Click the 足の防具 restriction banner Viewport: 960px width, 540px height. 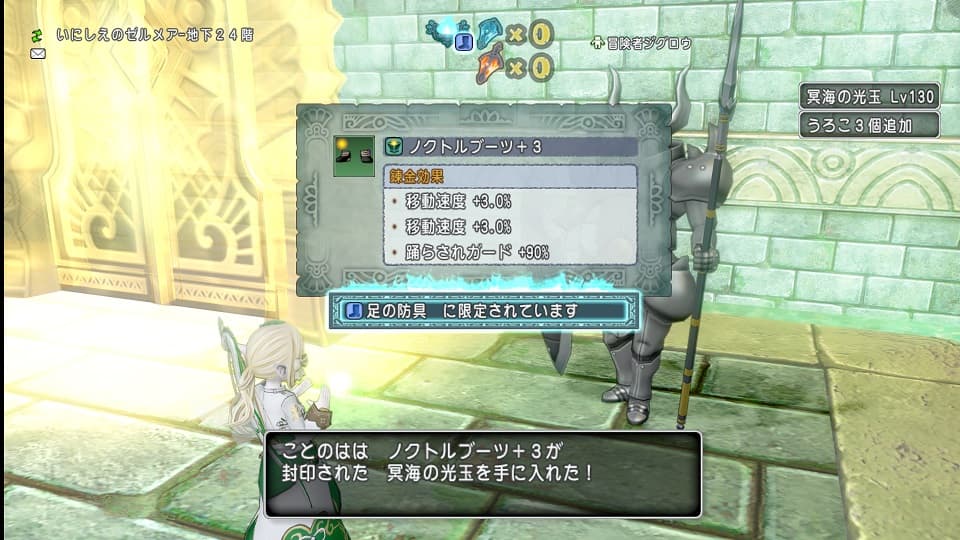tap(481, 311)
